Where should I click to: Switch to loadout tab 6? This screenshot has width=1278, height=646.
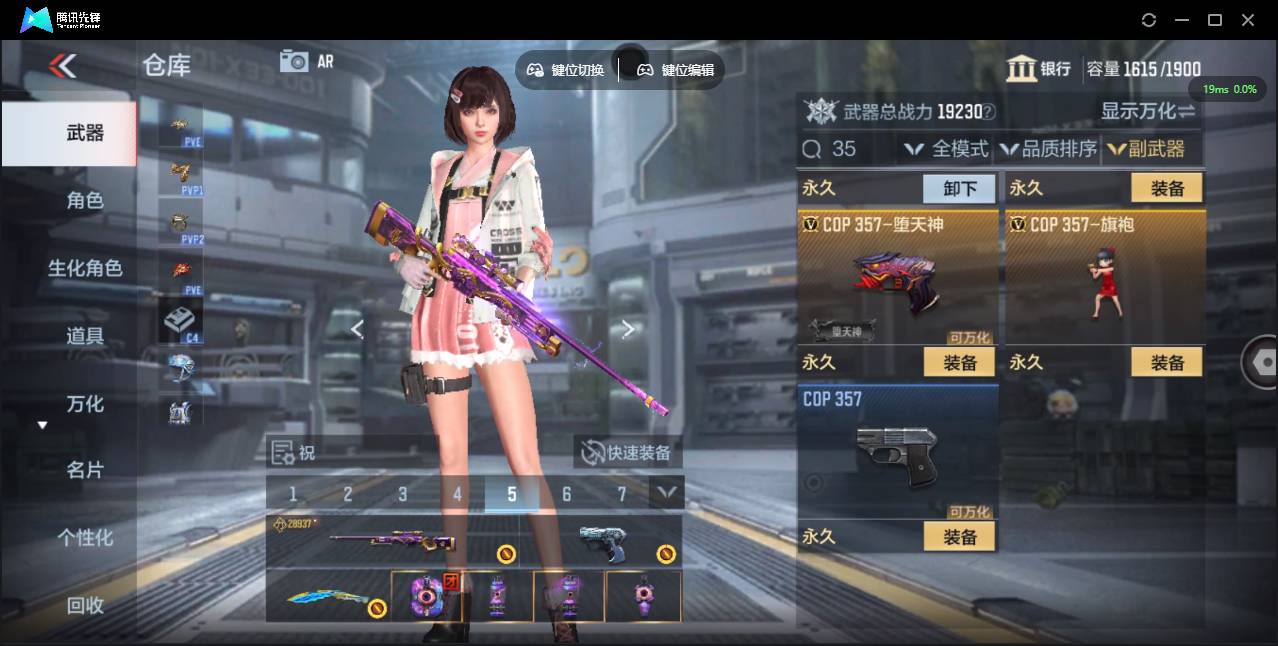(567, 494)
